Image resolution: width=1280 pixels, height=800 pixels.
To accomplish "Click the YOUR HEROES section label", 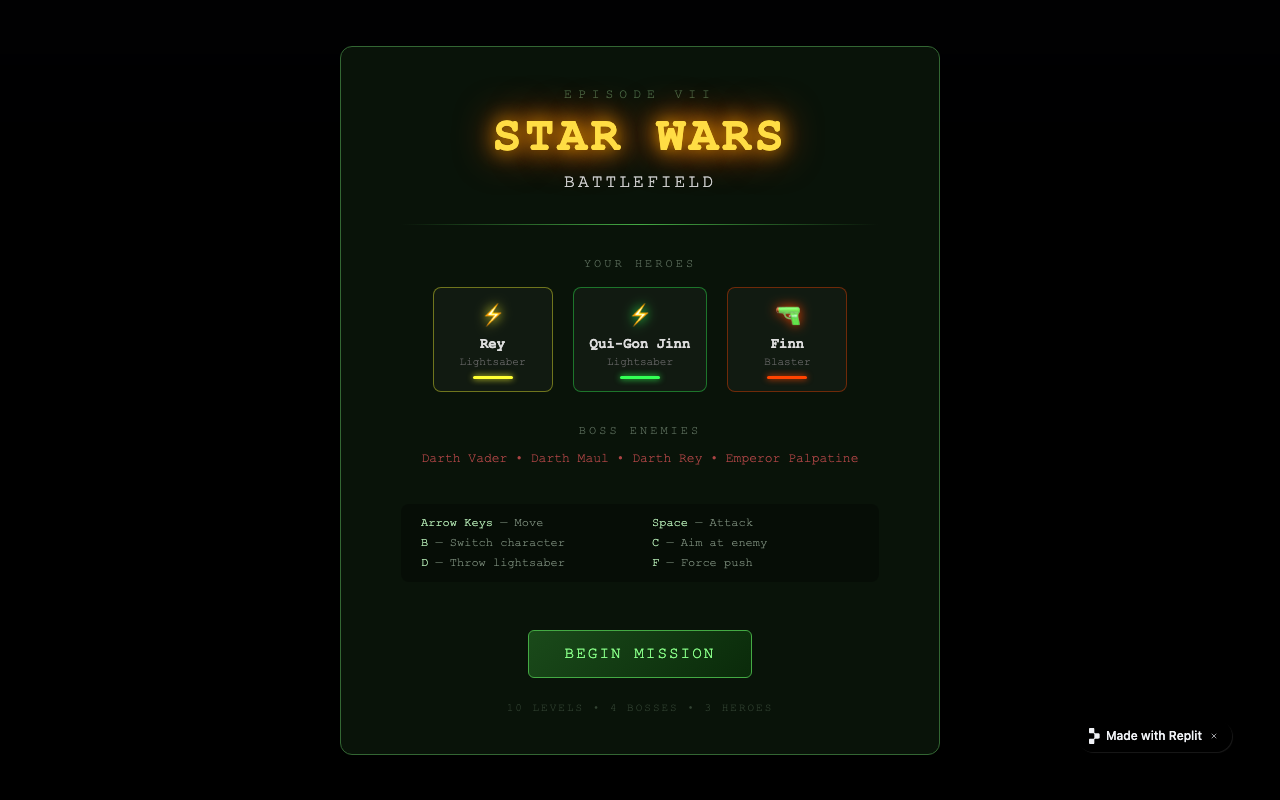I will click(640, 263).
